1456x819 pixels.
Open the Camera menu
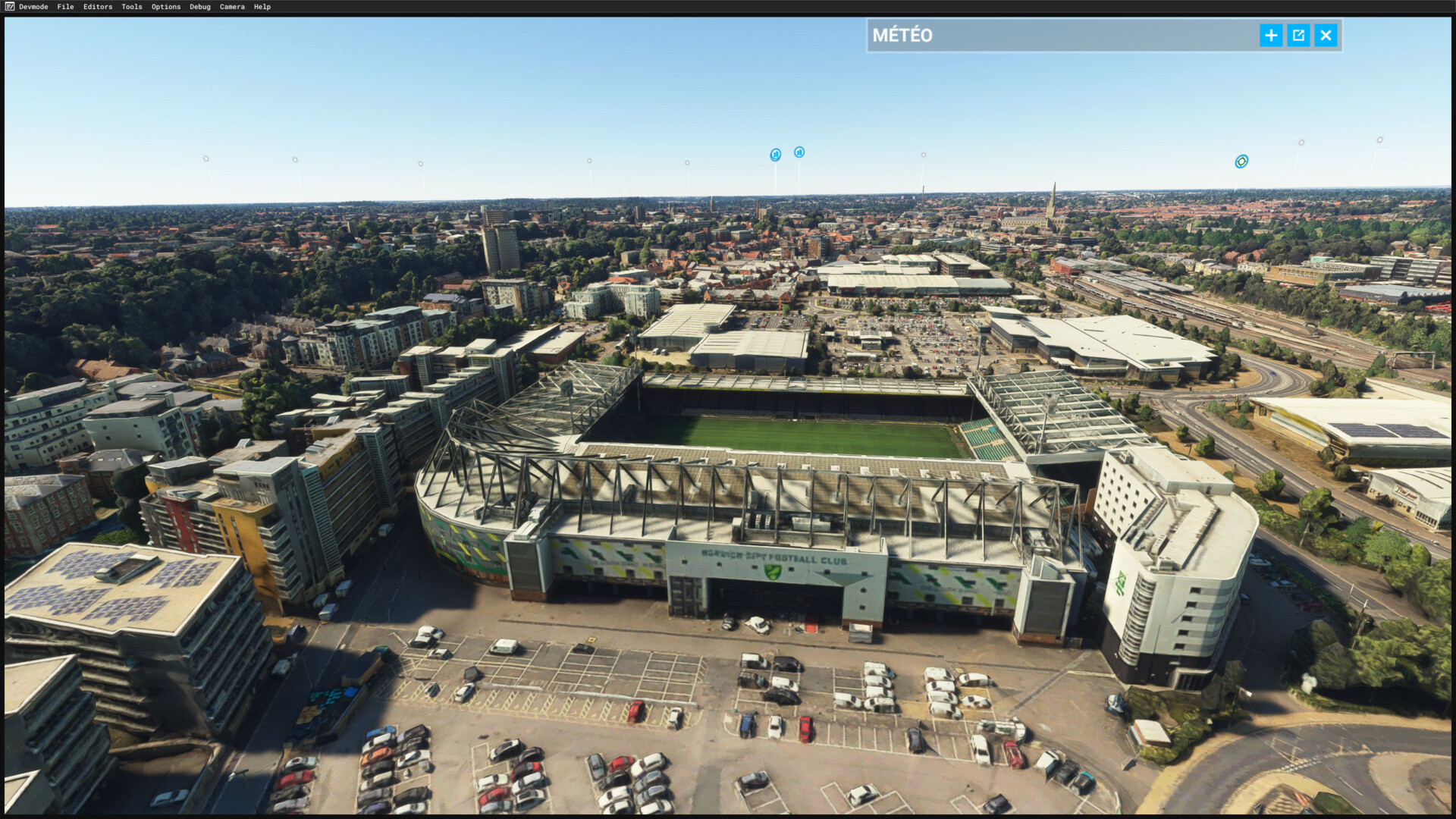tap(232, 7)
